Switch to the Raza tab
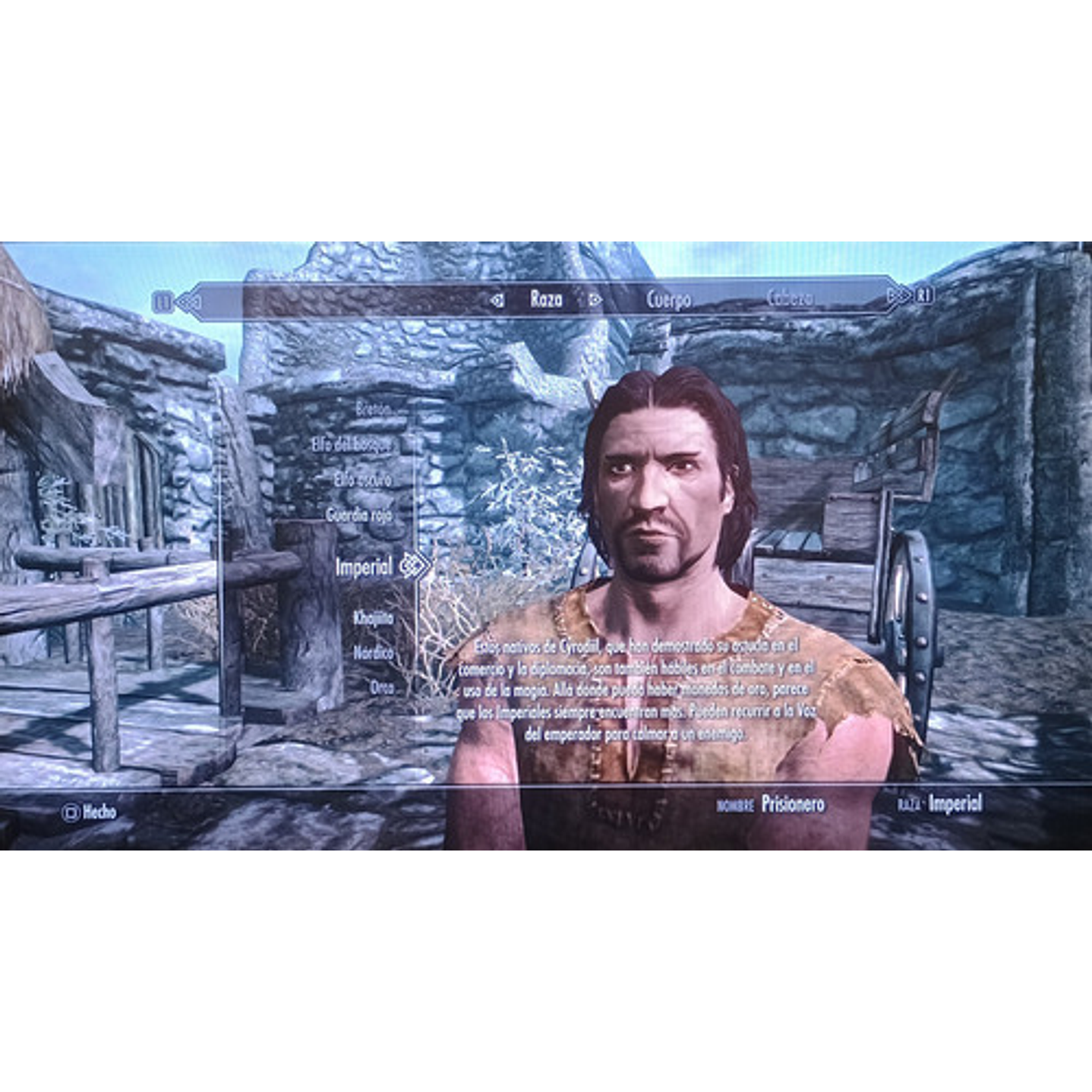 tap(545, 301)
